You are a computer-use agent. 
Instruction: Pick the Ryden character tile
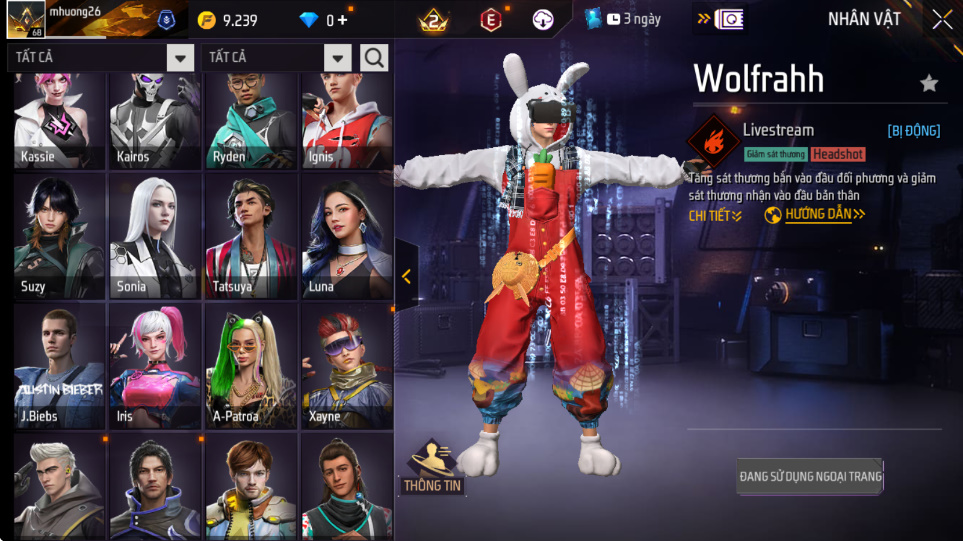click(x=251, y=119)
